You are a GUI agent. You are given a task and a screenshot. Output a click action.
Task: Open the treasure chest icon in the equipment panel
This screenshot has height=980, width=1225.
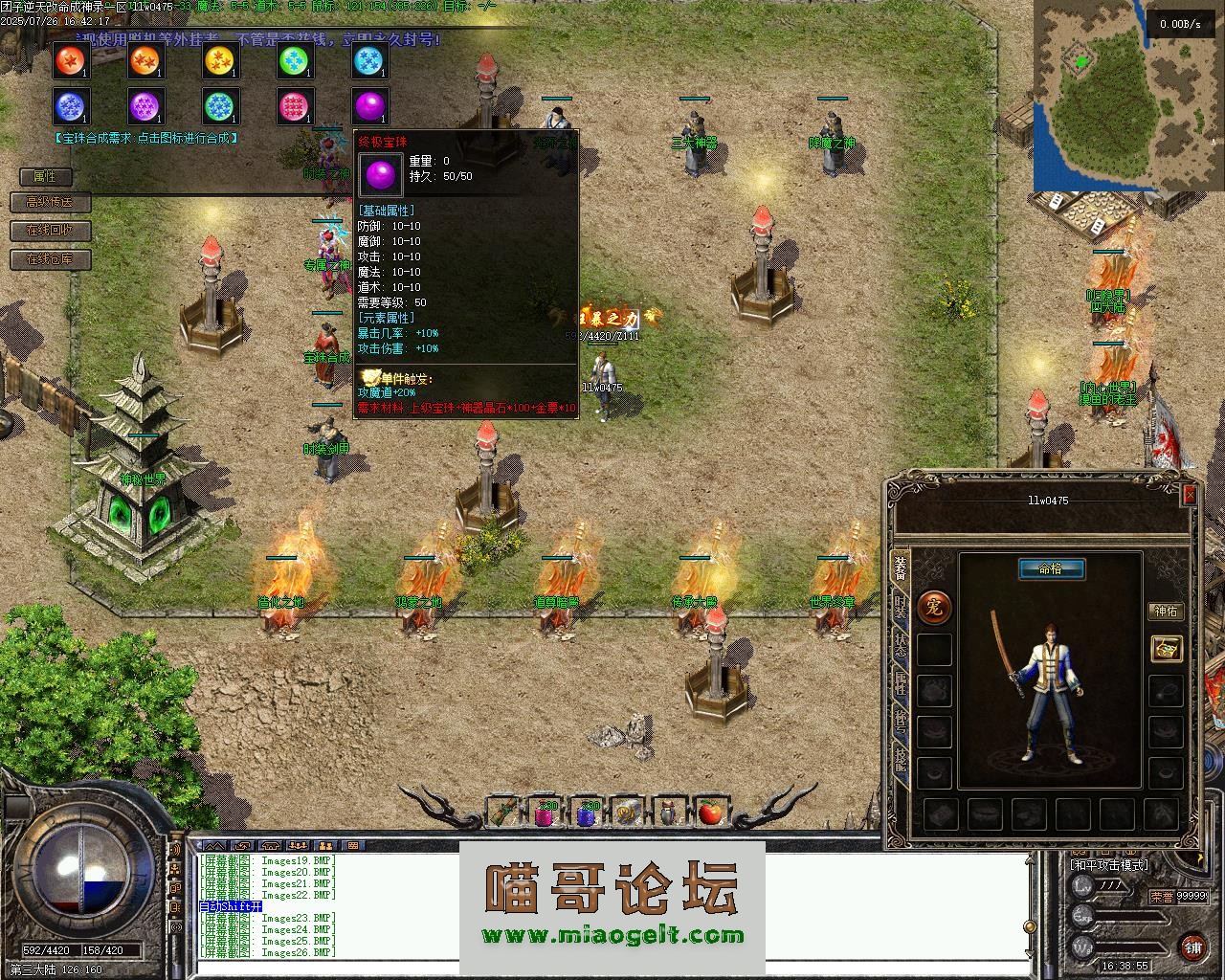[1166, 648]
